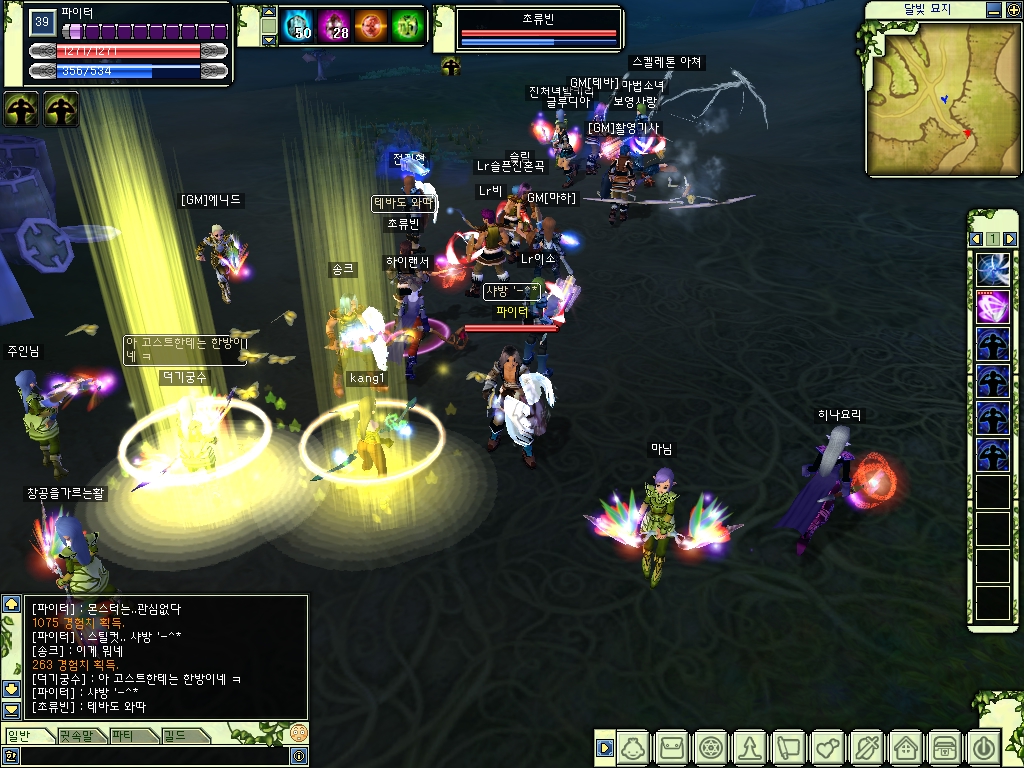
Task: Activate the white swirl slash skill
Action: (x=993, y=270)
